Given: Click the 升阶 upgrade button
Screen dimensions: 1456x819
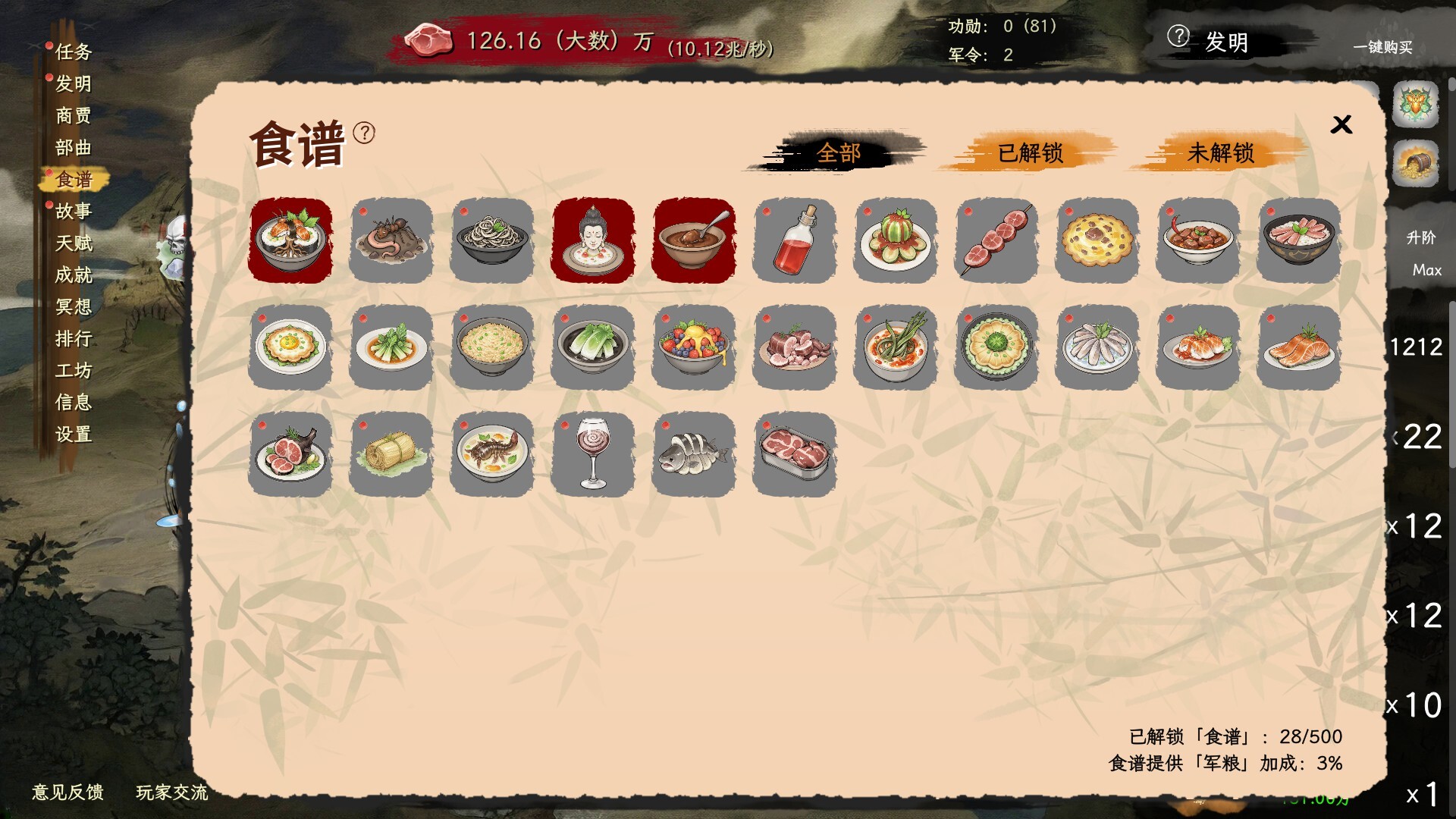Looking at the screenshot, I should coord(1423,237).
